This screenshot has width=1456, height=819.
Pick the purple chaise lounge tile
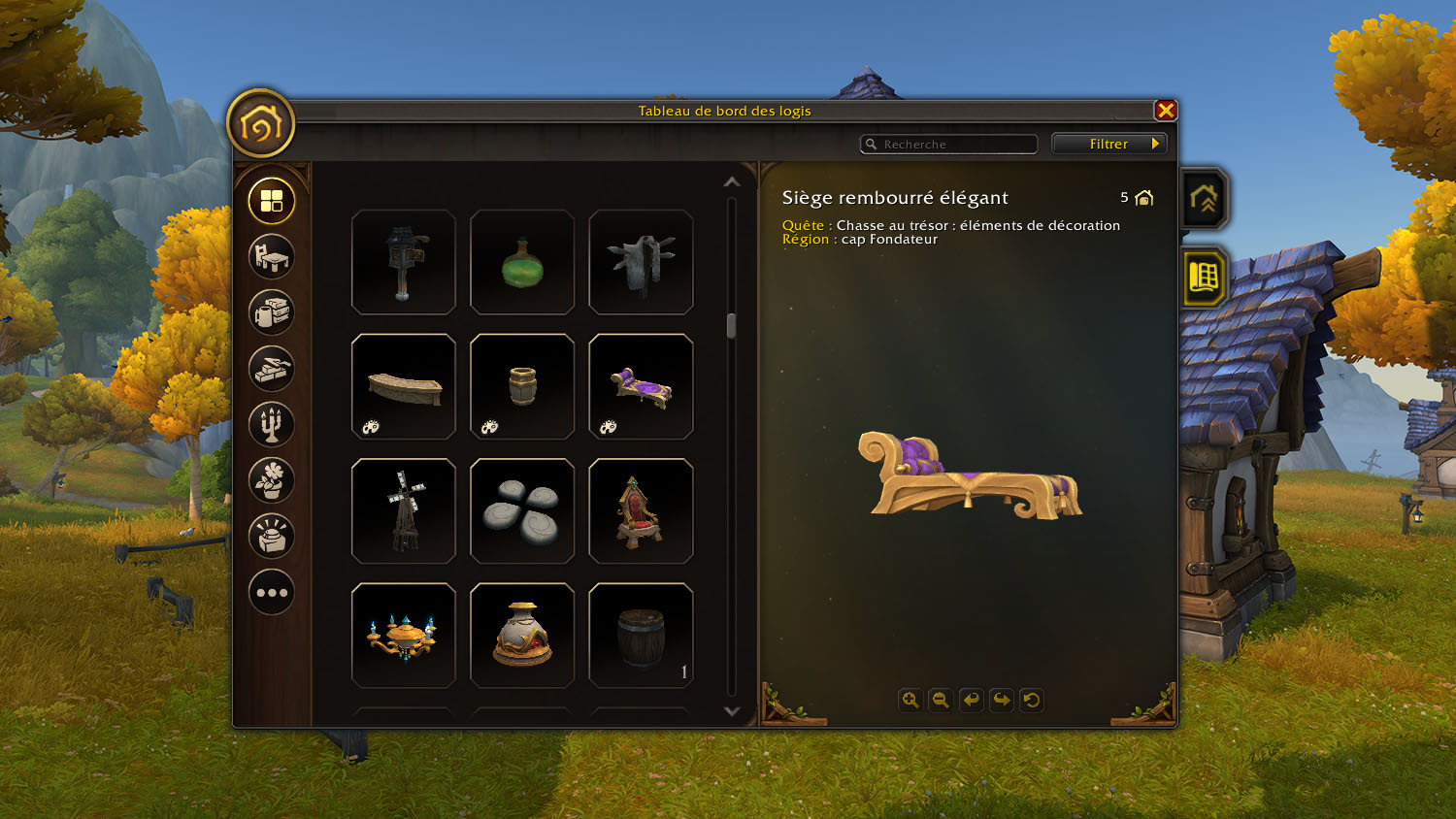click(x=641, y=386)
